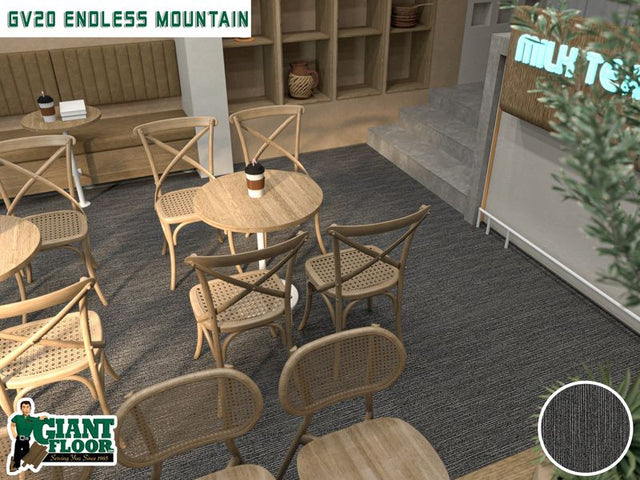This screenshot has height=480, width=640.
Task: Select the GV20 Endless Mountain title label
Action: tap(125, 19)
